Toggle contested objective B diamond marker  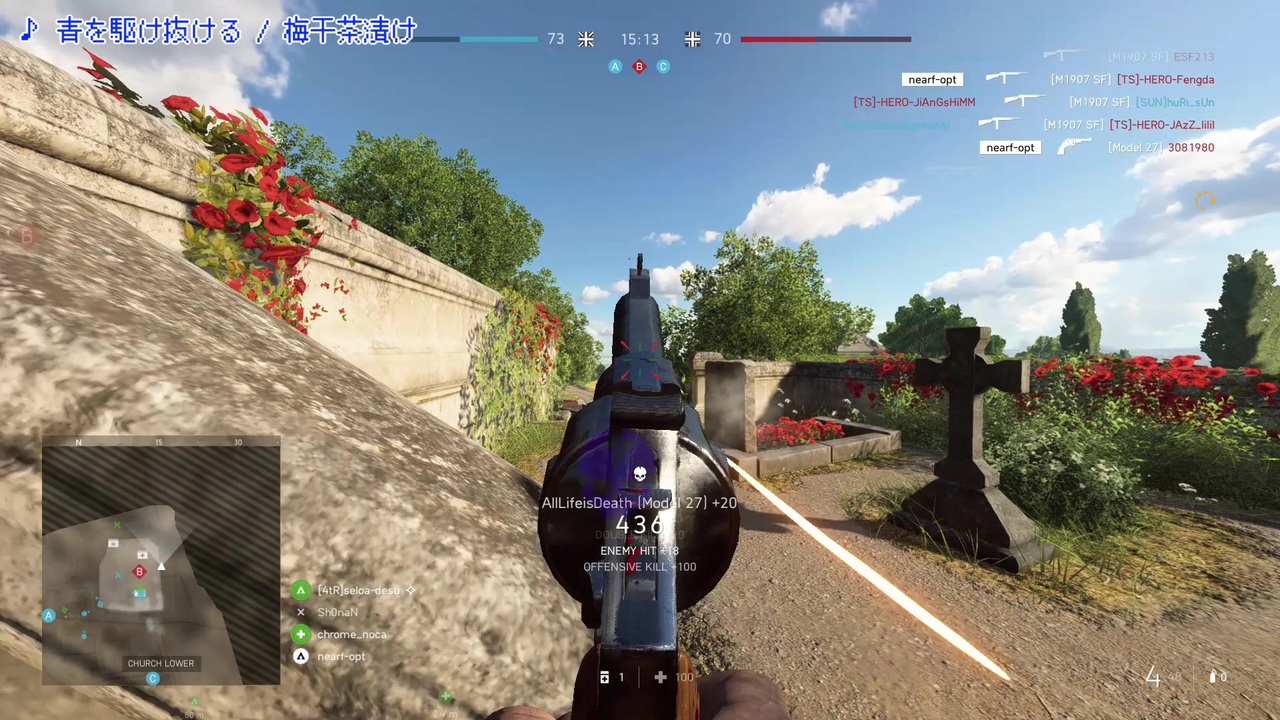tap(639, 66)
